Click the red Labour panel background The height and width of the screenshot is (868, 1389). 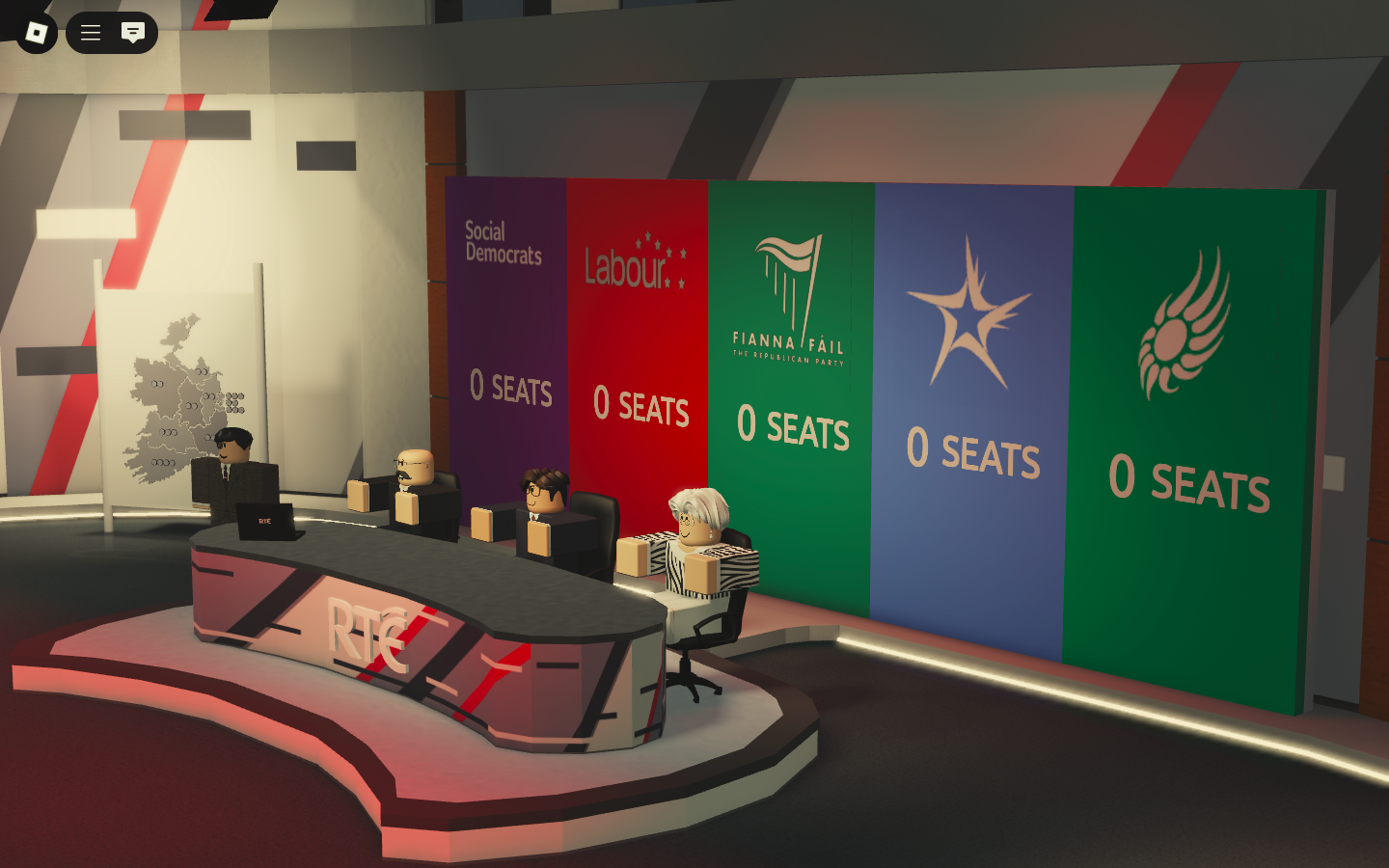[637, 328]
